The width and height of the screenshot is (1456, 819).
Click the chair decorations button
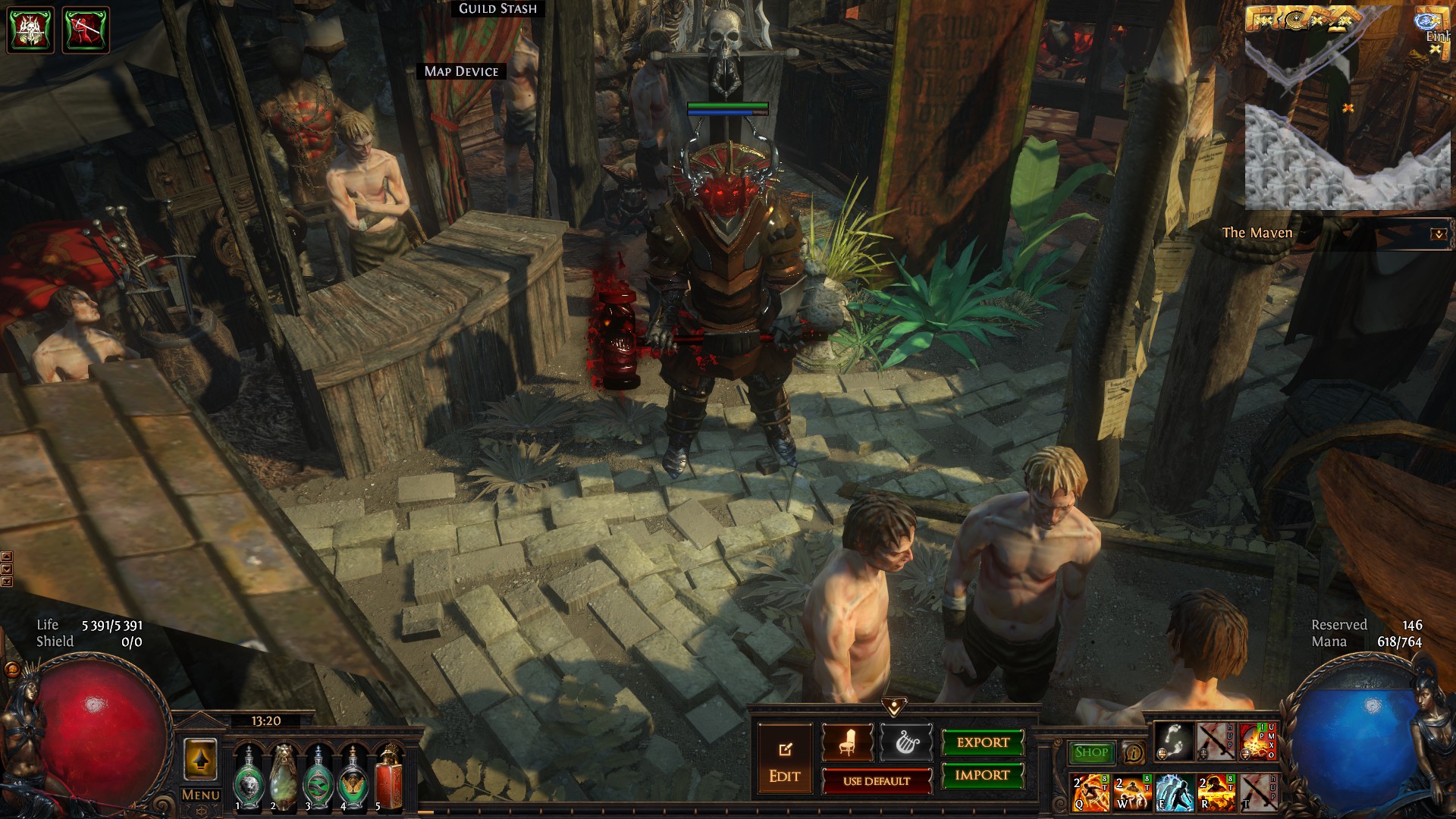[x=847, y=742]
